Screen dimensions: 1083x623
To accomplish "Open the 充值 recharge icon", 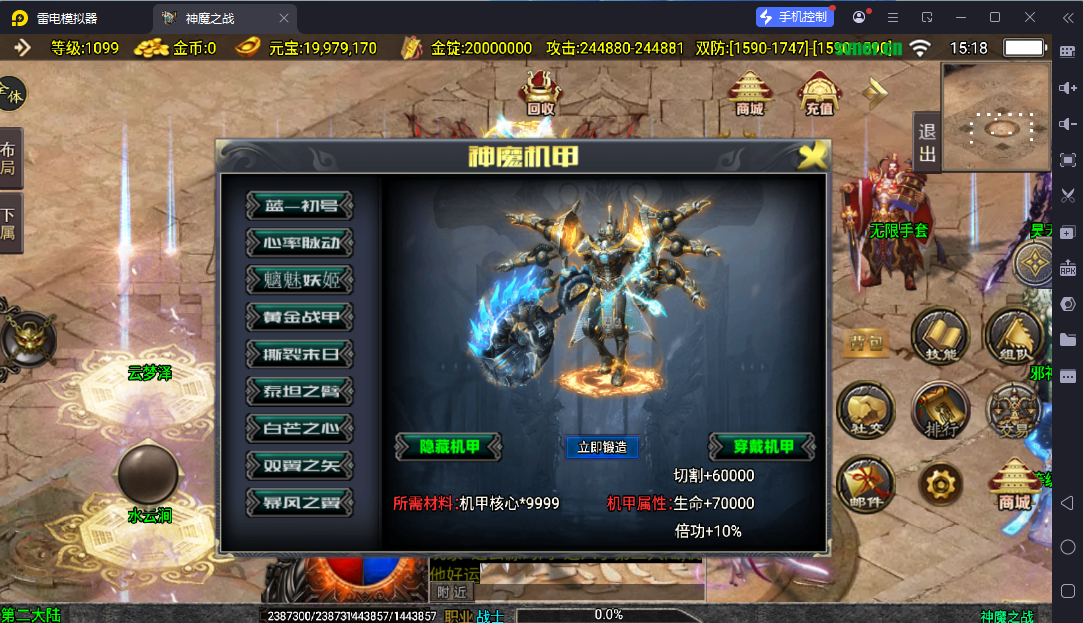I will coord(819,93).
